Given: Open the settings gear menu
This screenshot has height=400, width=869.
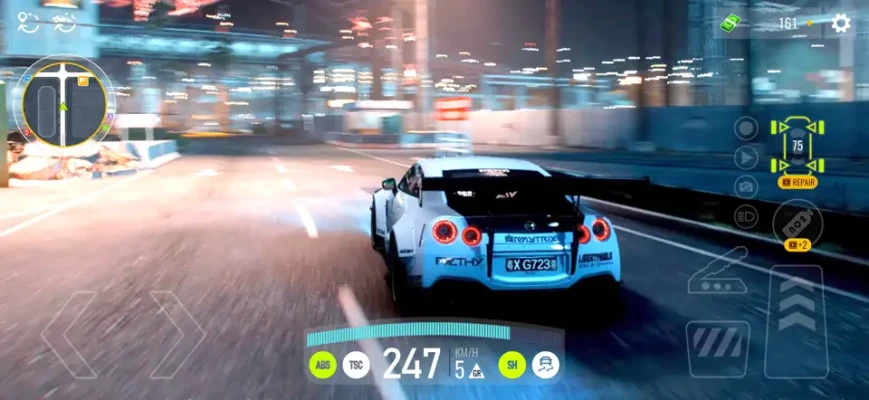Looking at the screenshot, I should 841,22.
